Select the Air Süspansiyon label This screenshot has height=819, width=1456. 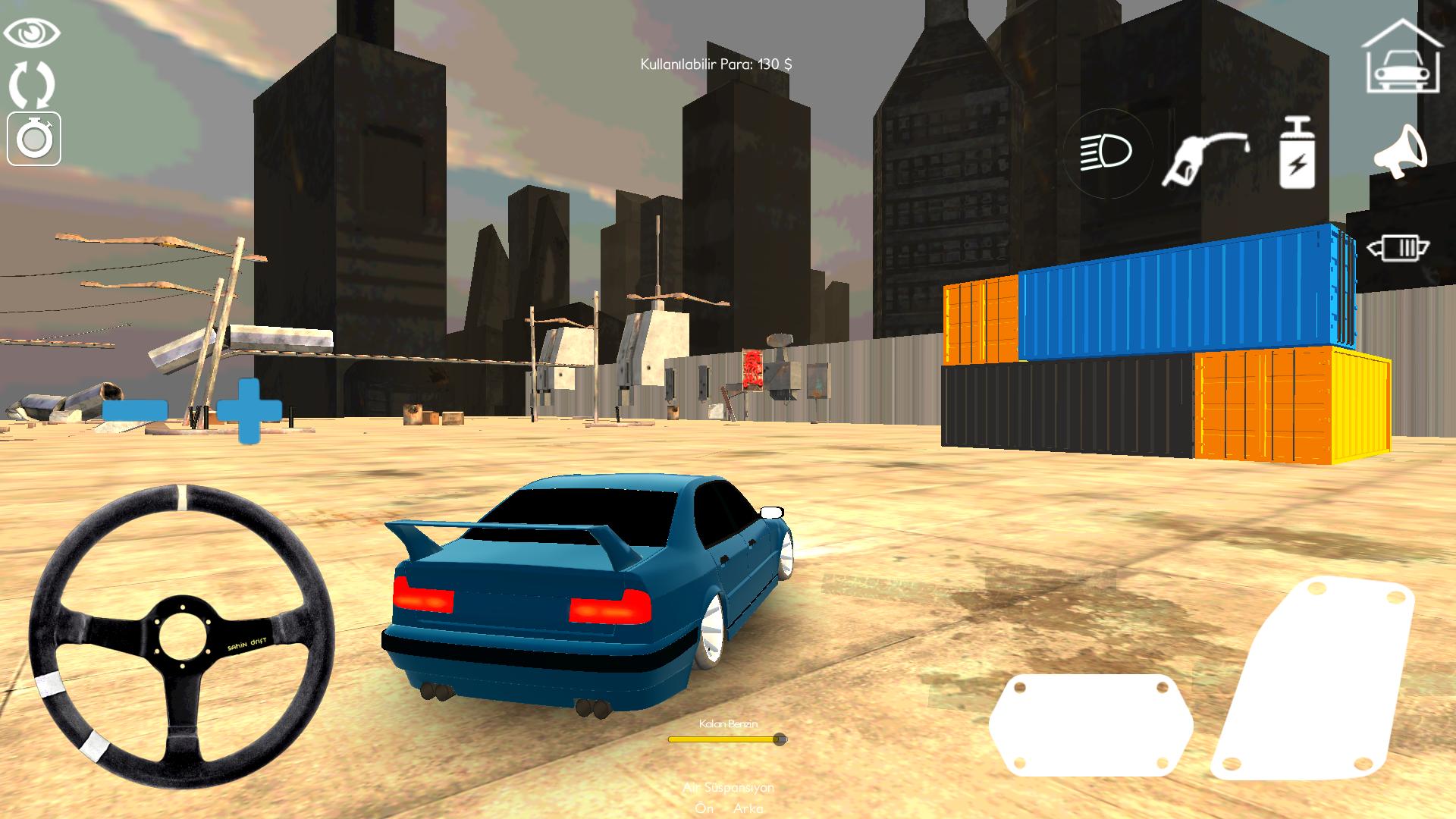(728, 789)
